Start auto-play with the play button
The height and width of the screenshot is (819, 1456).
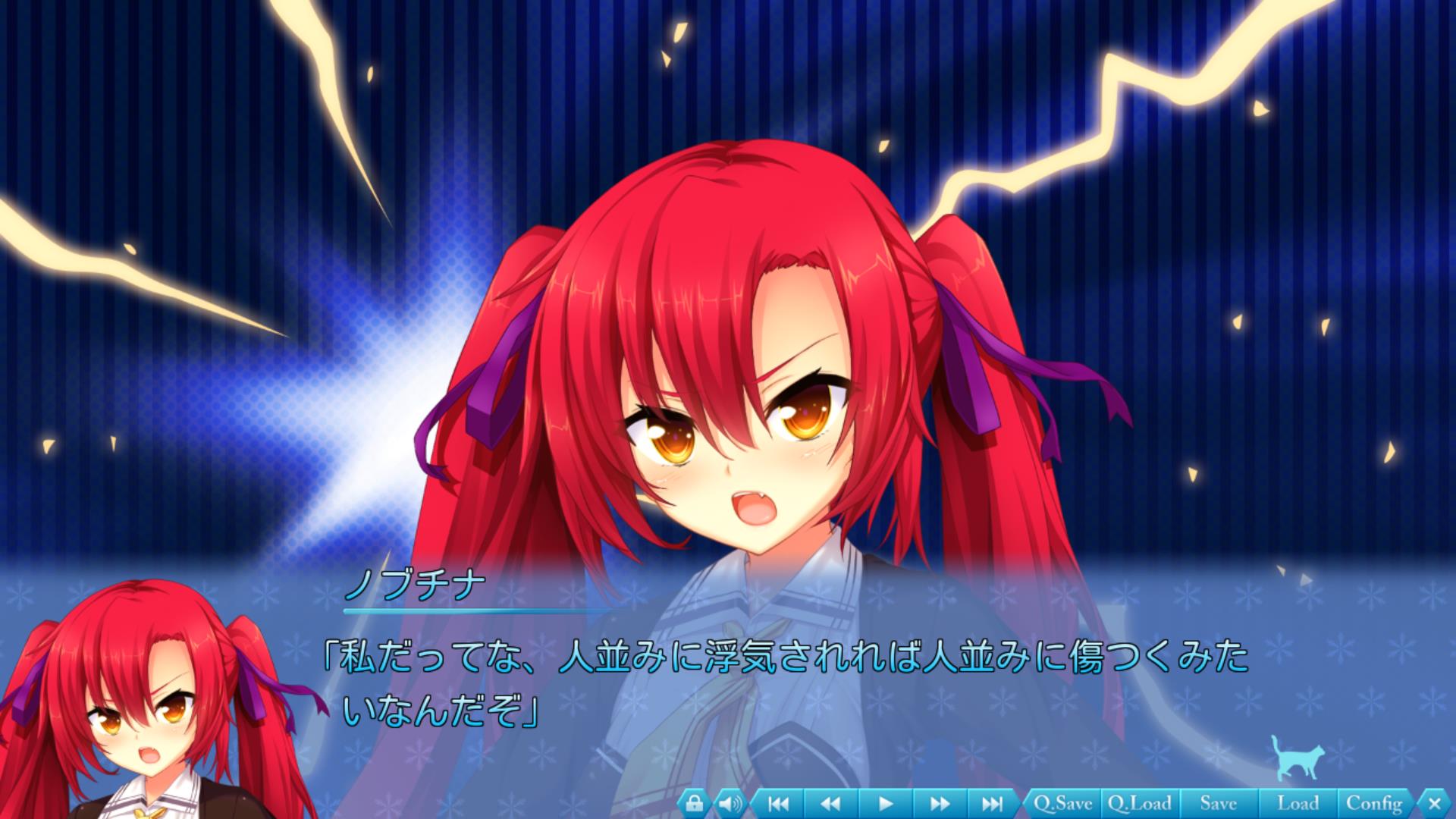tap(885, 803)
